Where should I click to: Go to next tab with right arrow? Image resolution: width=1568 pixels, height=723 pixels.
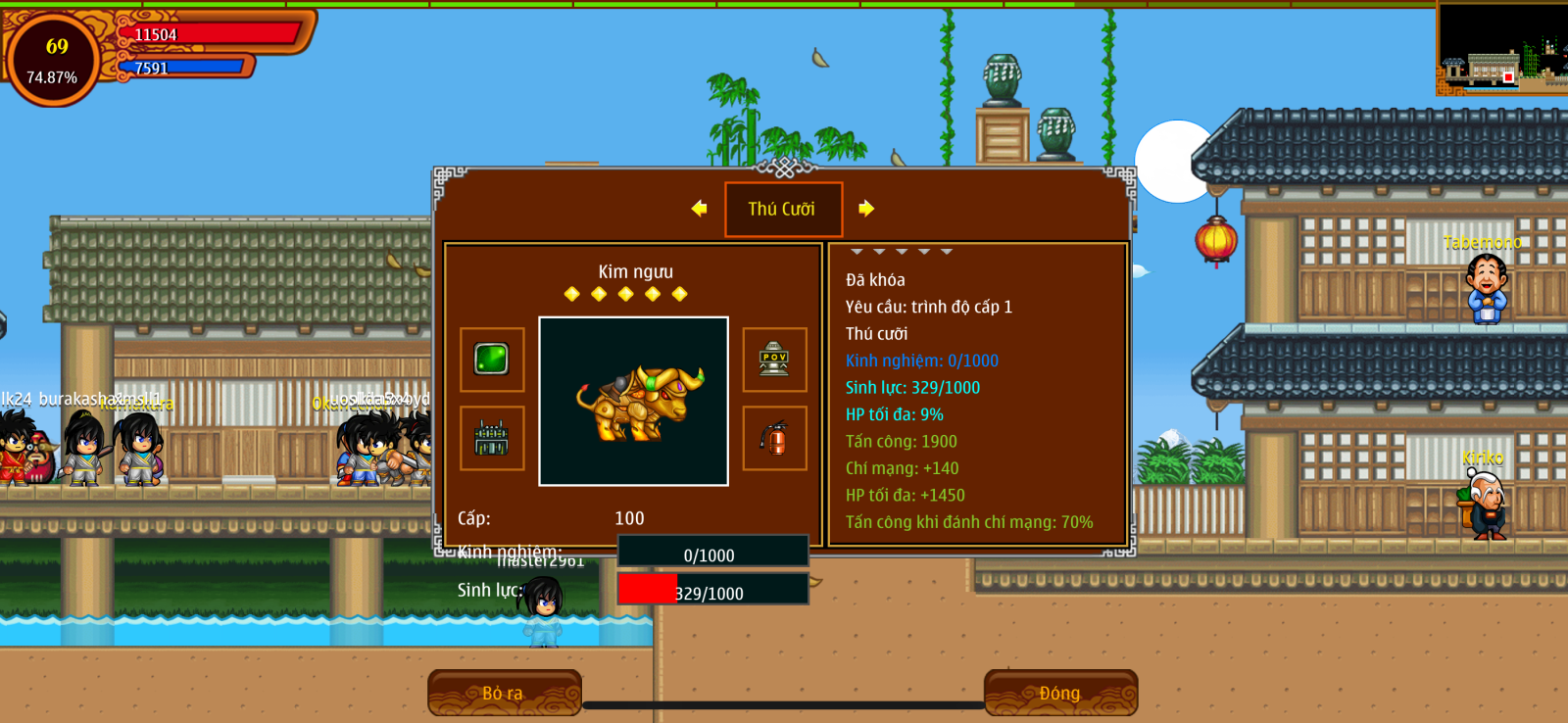[x=866, y=209]
